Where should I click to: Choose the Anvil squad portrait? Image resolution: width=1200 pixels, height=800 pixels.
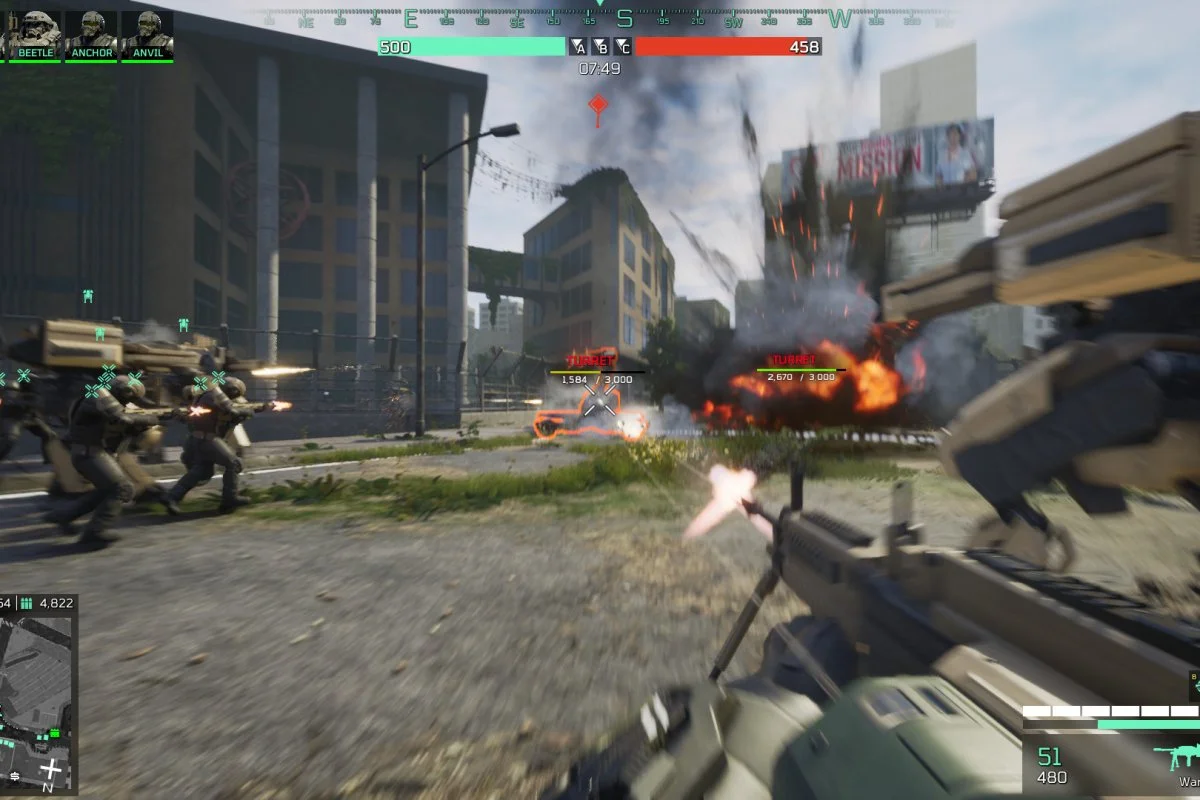(x=148, y=32)
